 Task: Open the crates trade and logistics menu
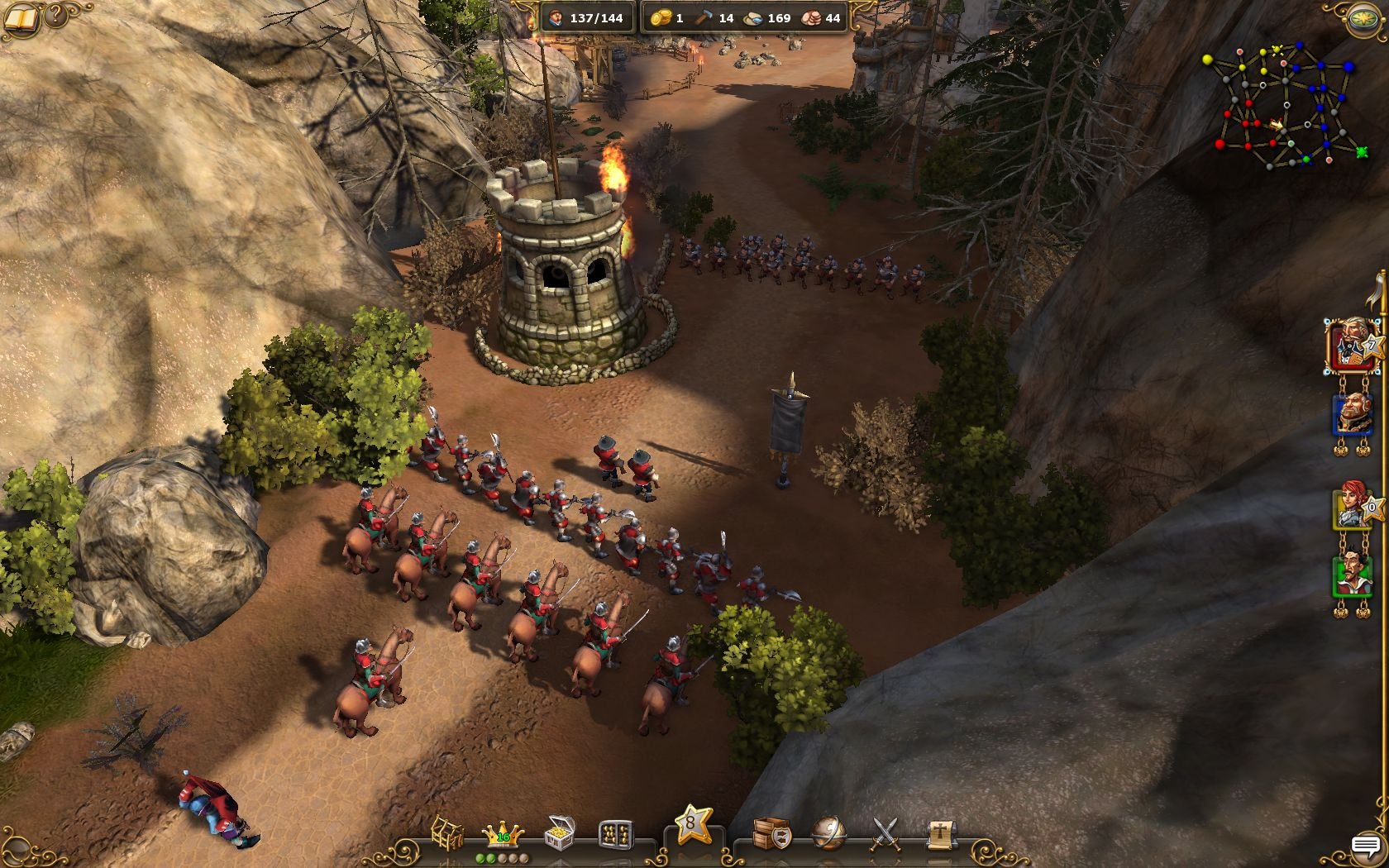[x=771, y=834]
